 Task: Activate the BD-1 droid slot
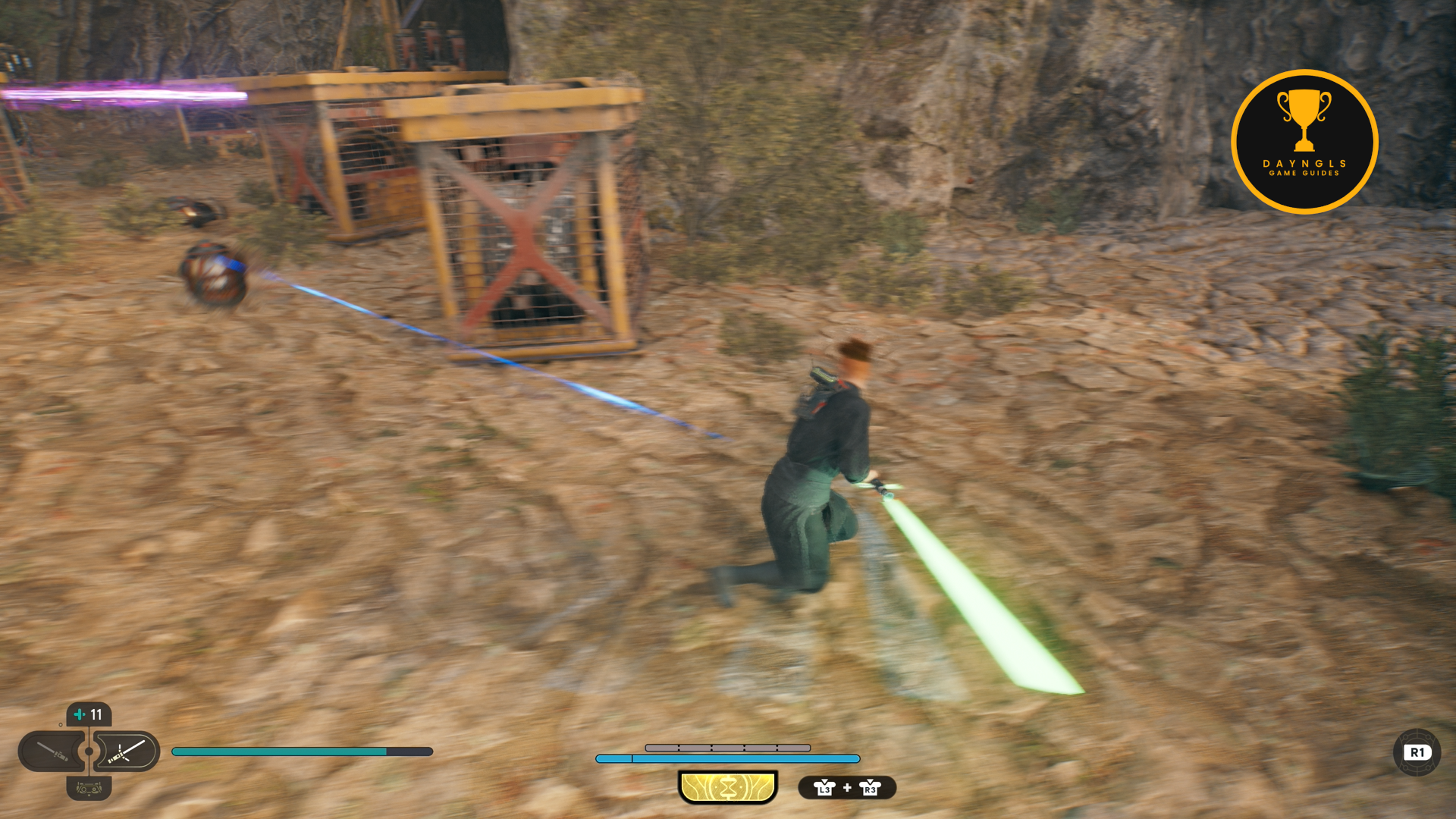89,789
